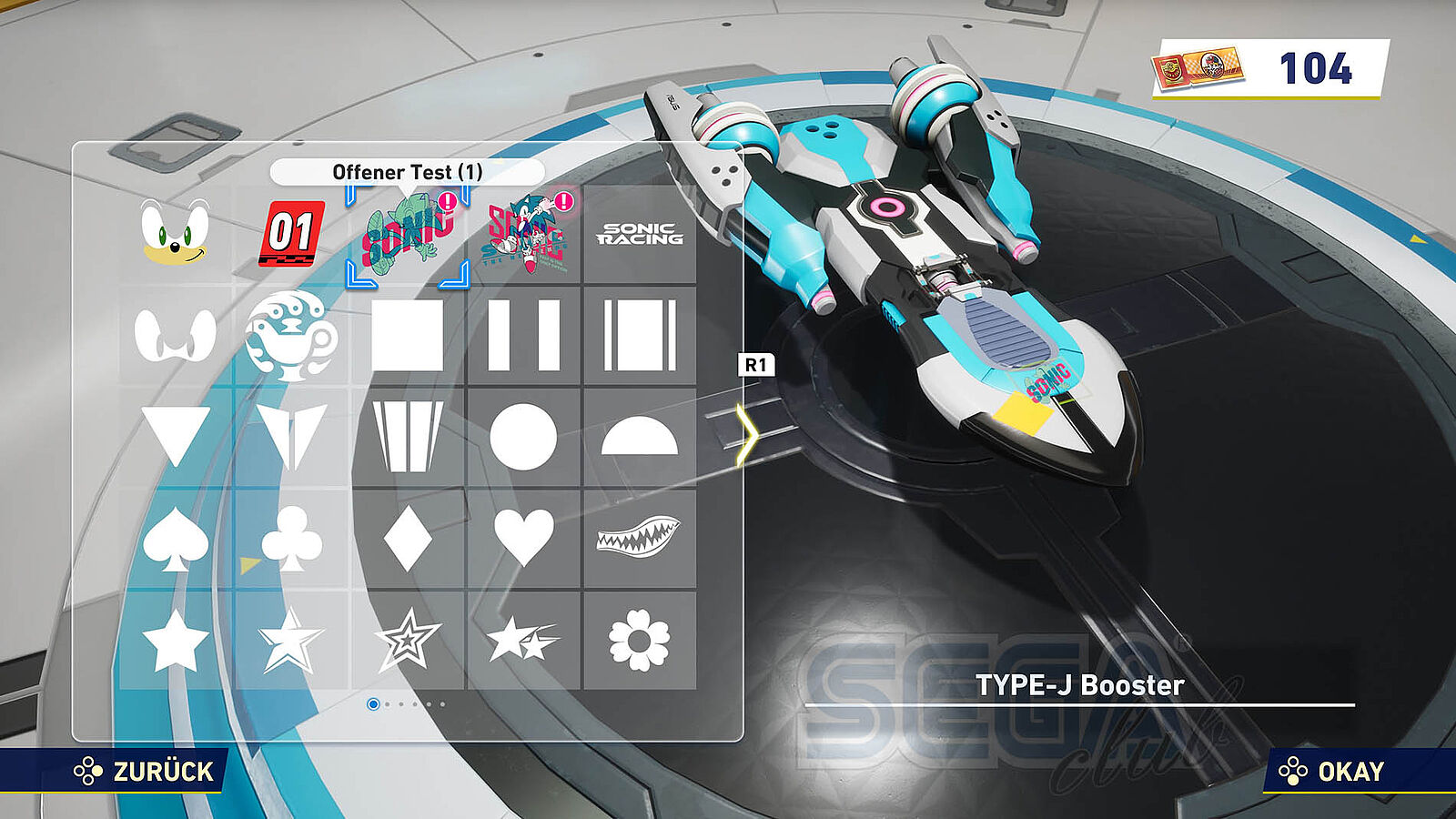The height and width of the screenshot is (819, 1456).
Task: Select the double shooting stars decal
Action: tap(523, 641)
